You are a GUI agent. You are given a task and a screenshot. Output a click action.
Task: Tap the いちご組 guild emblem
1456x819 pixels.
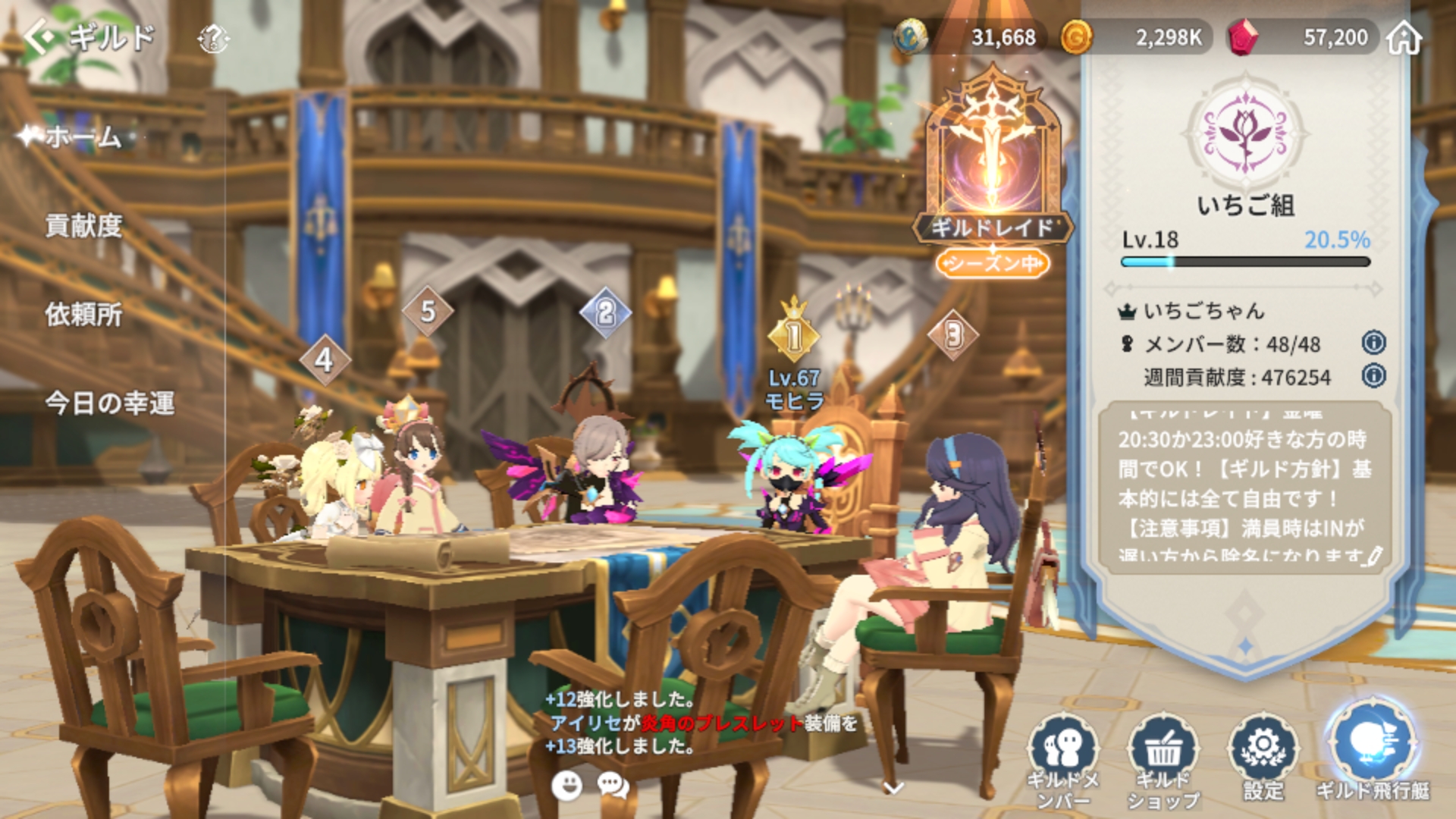point(1246,133)
